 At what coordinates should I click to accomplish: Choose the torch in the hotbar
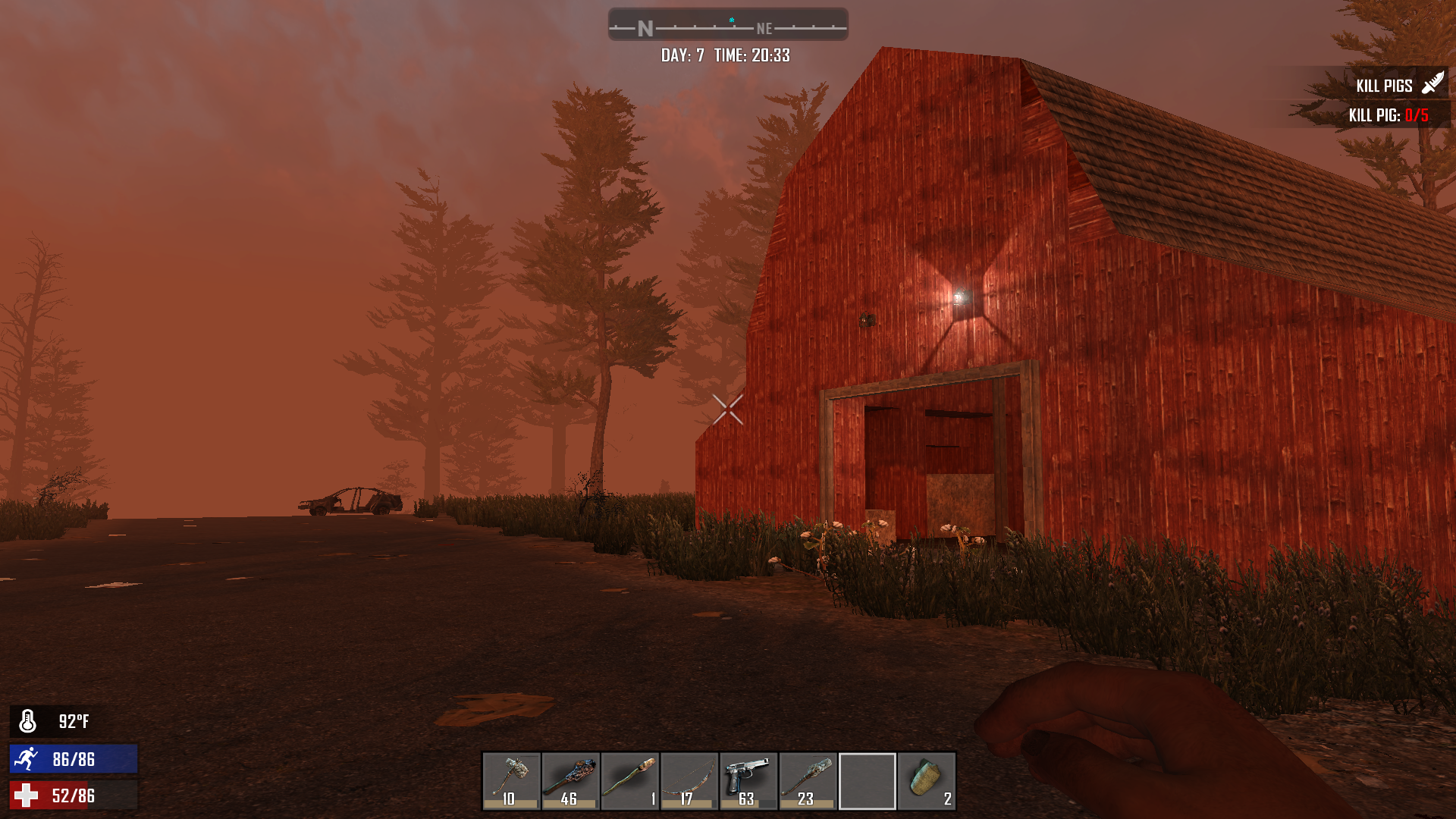[x=629, y=781]
